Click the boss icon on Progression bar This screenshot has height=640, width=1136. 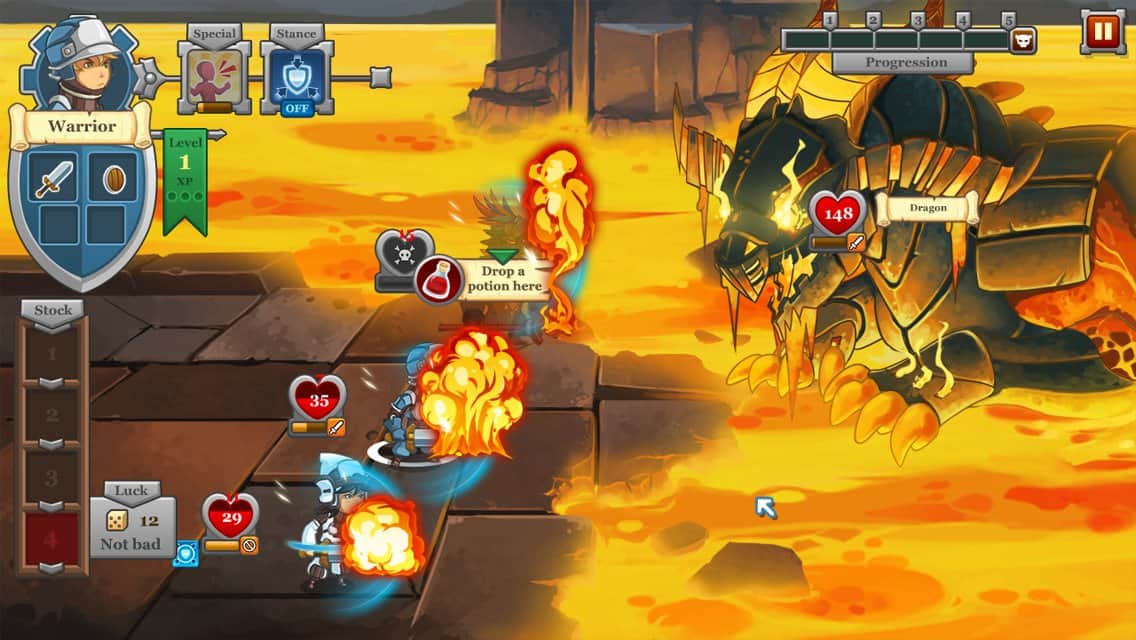click(x=1023, y=40)
